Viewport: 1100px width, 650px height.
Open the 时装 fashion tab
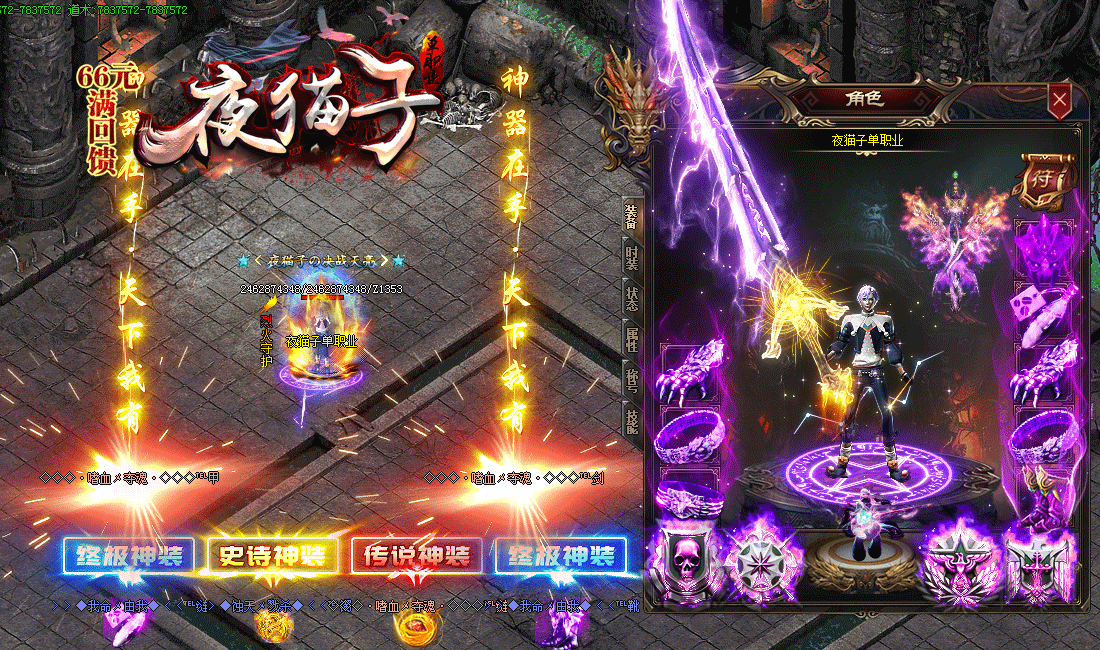coord(631,257)
